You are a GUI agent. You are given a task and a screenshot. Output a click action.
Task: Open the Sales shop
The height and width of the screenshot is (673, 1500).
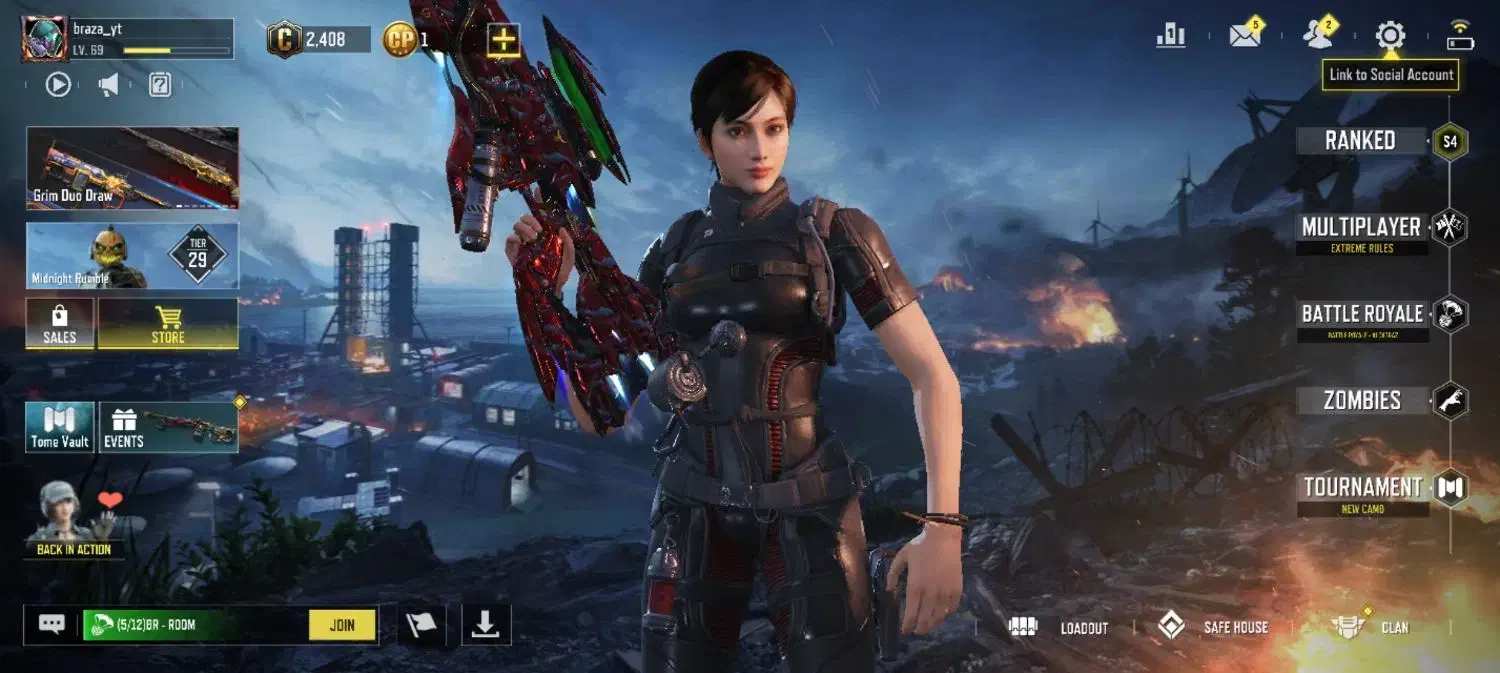(x=60, y=324)
